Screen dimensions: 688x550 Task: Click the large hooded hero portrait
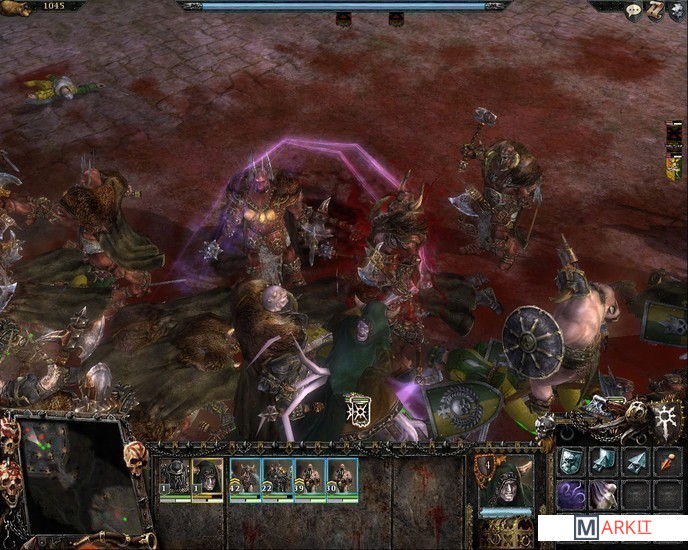506,485
